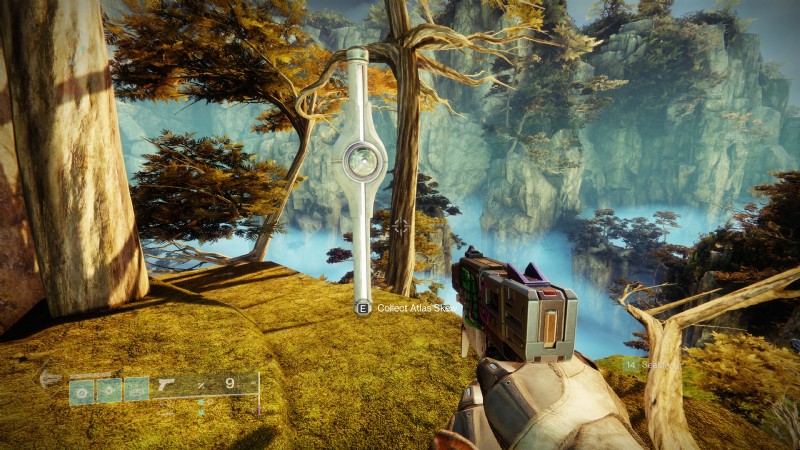The image size is (800, 450).
Task: Click the winged Super charge emblem
Action: tap(49, 378)
